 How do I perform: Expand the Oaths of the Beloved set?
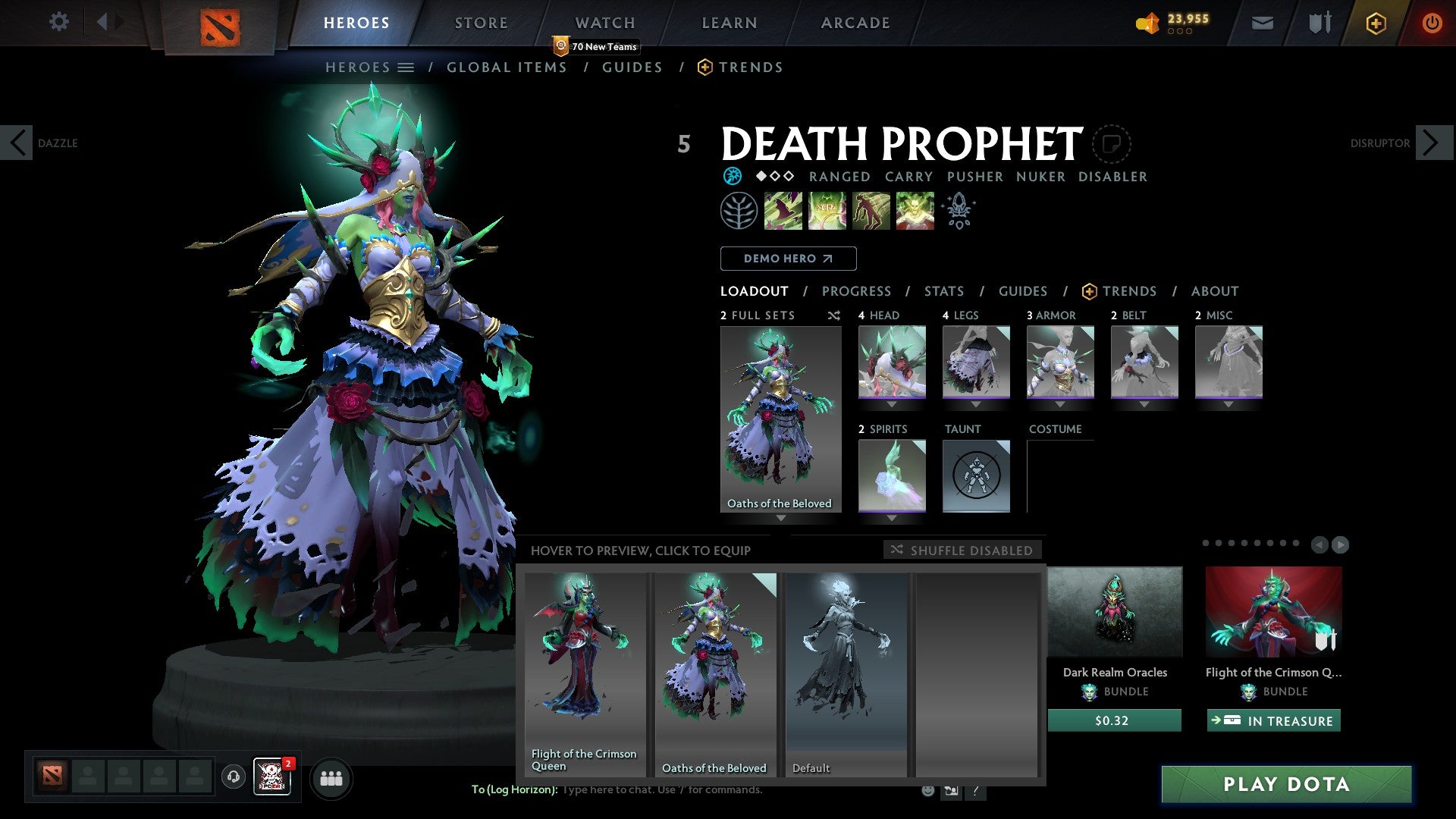tap(781, 519)
